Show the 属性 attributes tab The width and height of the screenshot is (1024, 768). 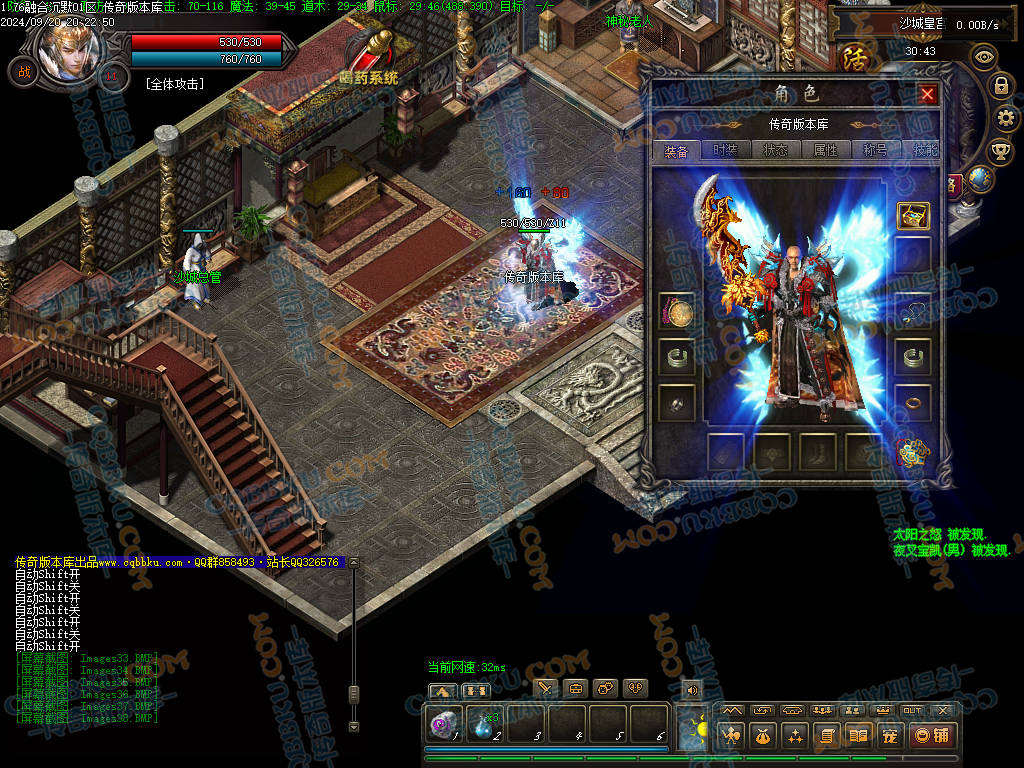click(x=825, y=150)
